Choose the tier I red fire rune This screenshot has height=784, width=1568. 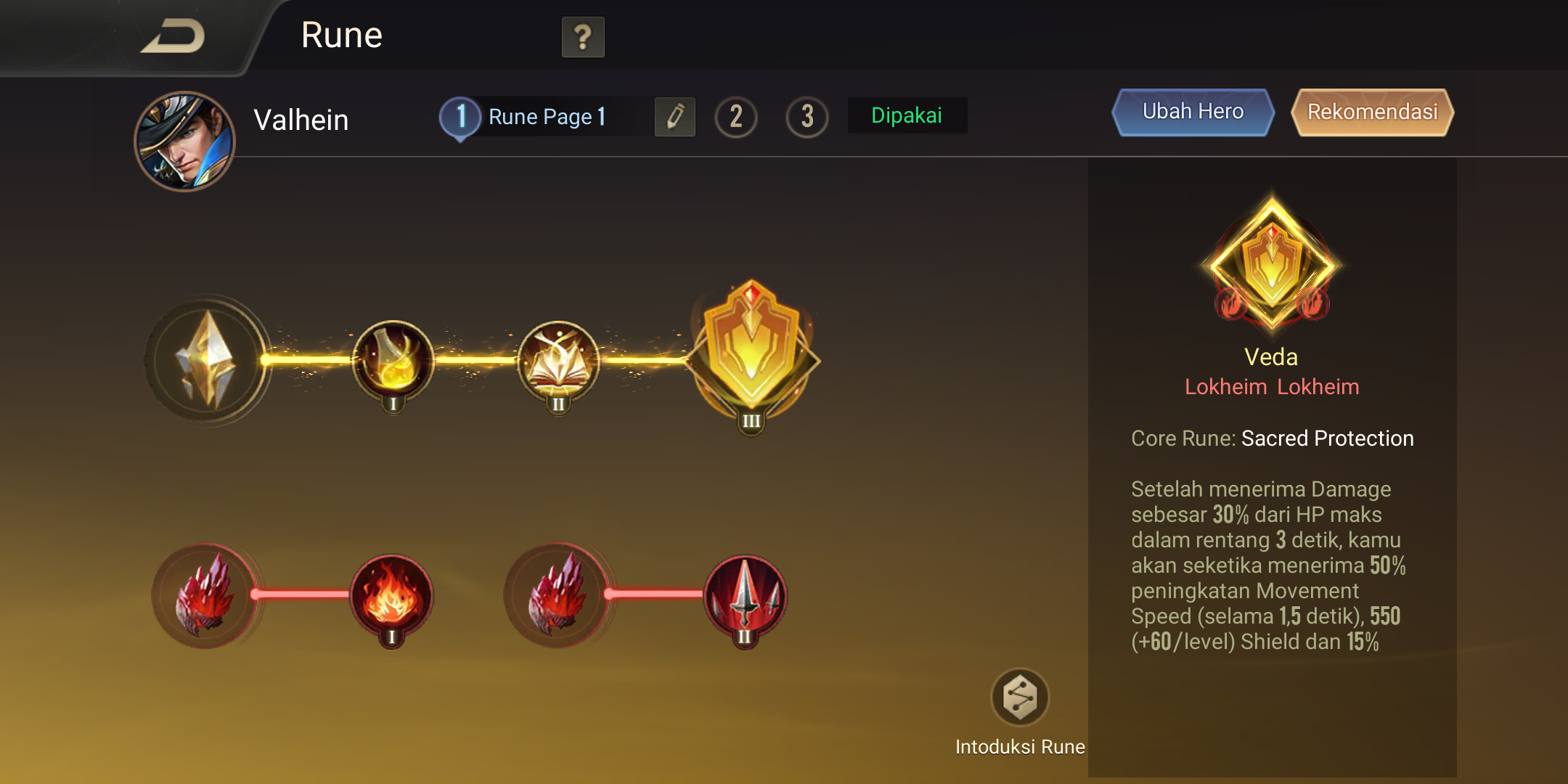(x=391, y=597)
